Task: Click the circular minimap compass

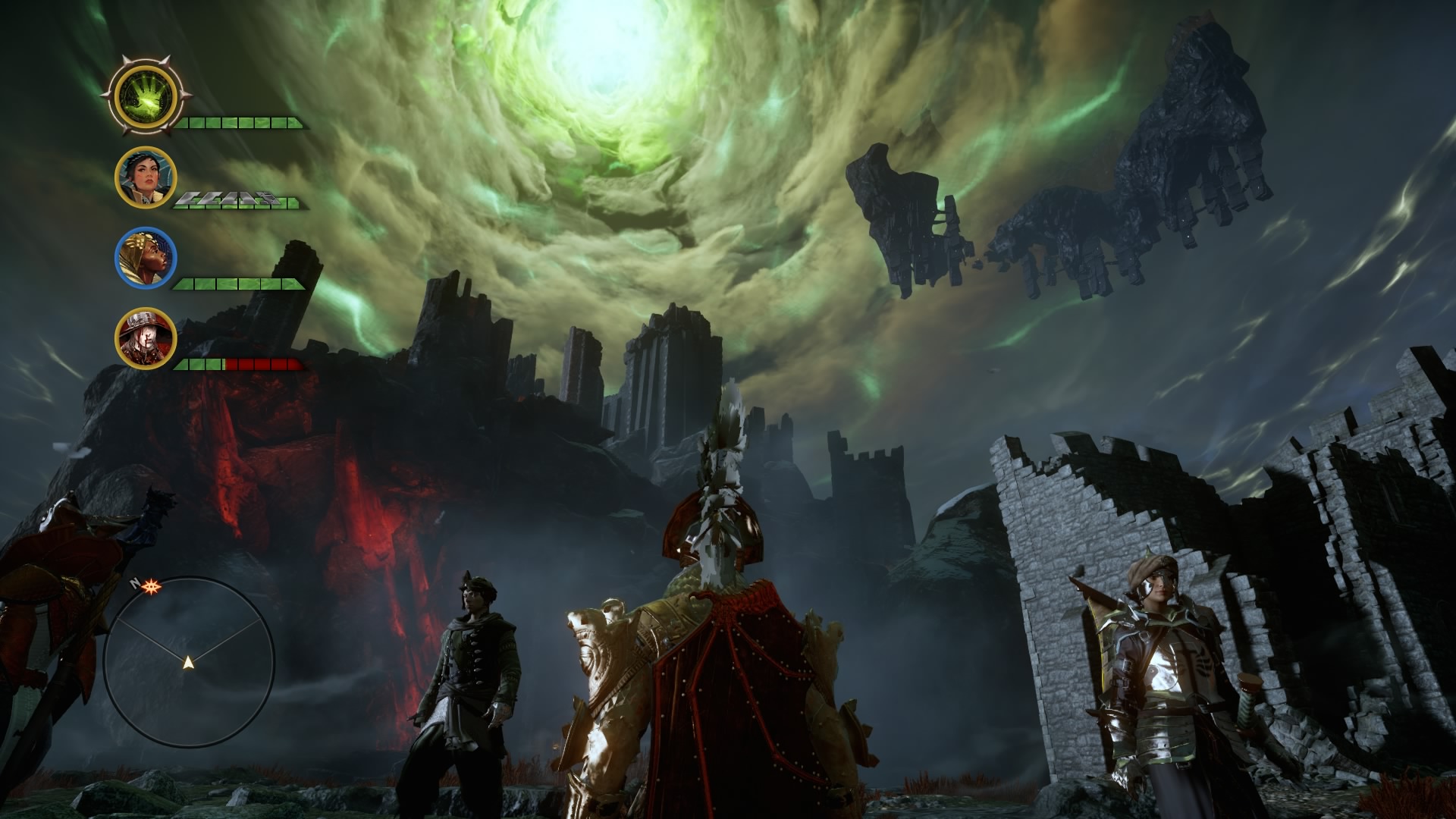Action: 188,662
